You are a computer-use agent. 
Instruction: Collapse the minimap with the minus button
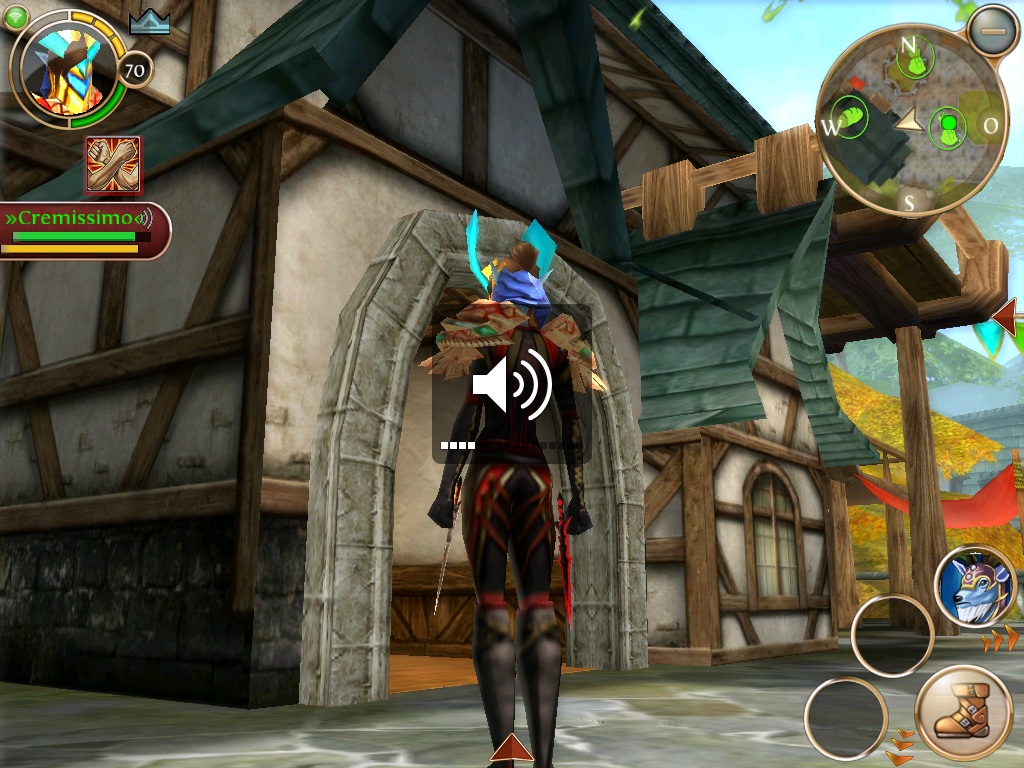pos(991,31)
